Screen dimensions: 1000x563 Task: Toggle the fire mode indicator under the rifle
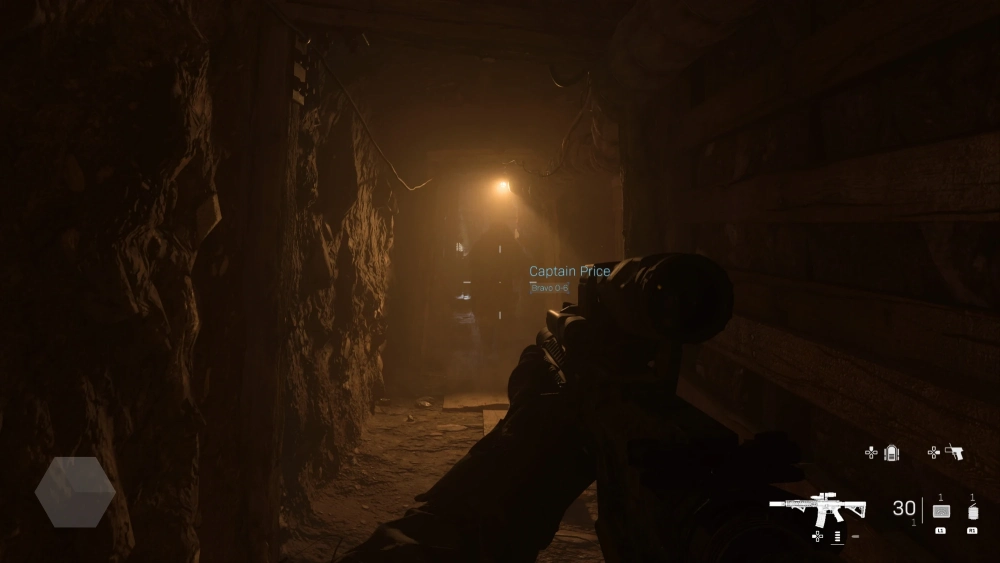[x=837, y=537]
